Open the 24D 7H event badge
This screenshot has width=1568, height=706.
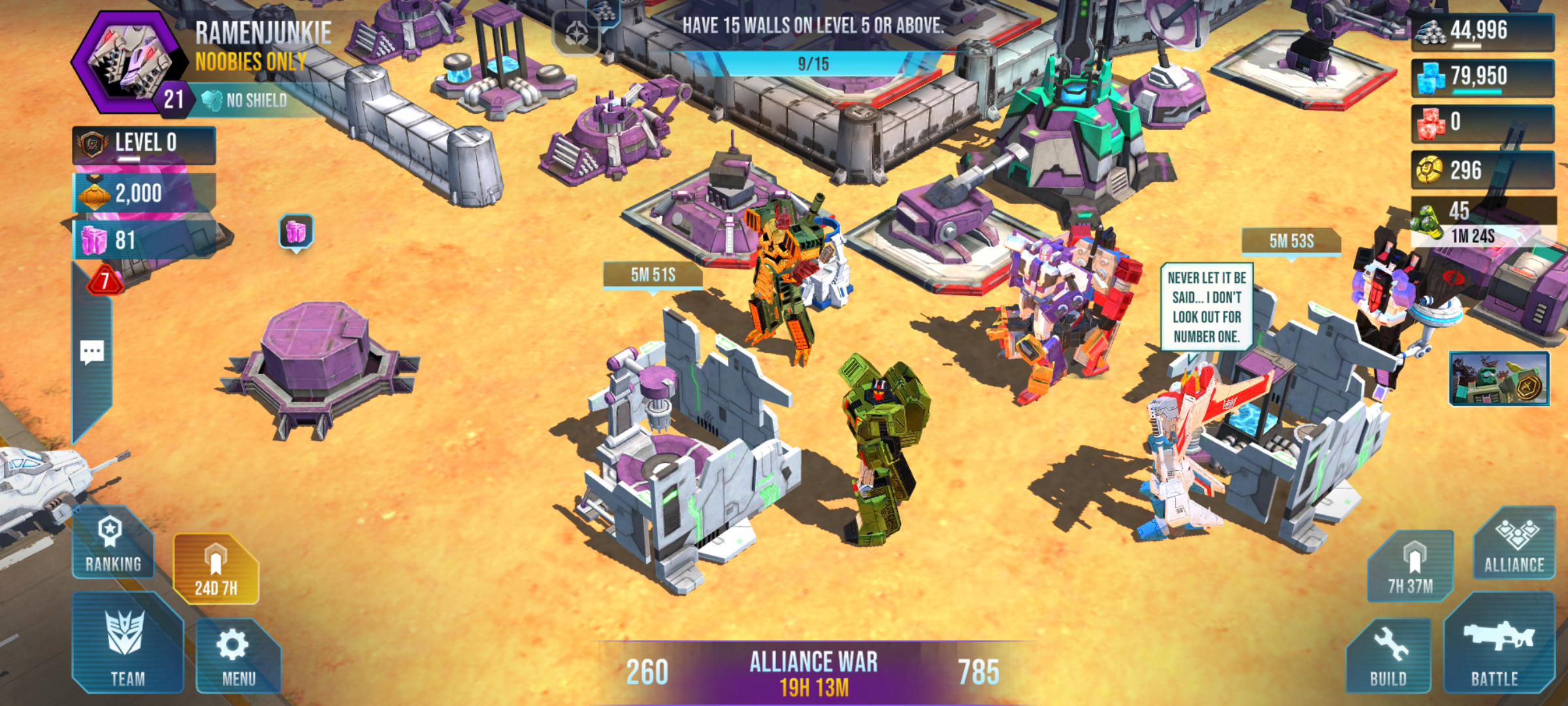click(216, 569)
